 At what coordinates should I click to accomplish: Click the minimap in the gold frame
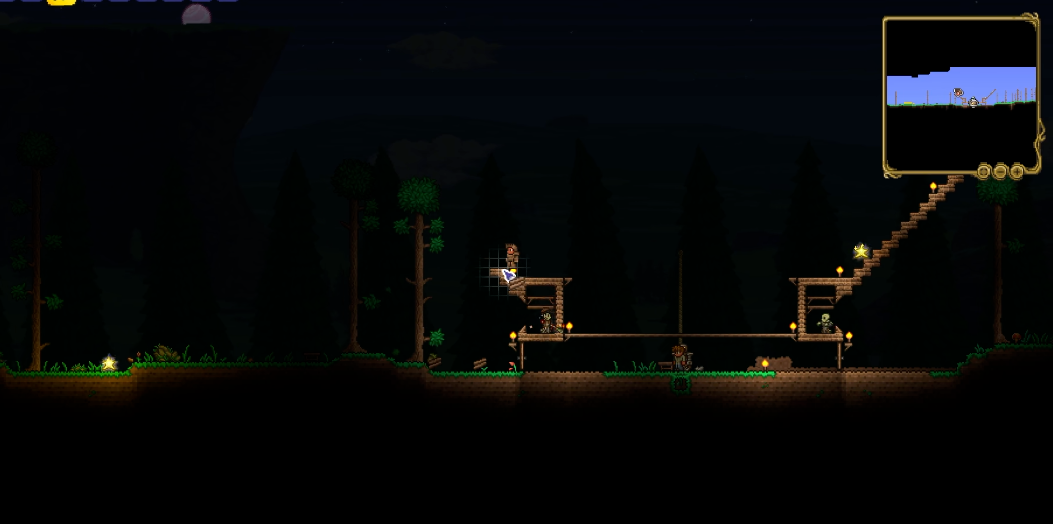pos(961,93)
